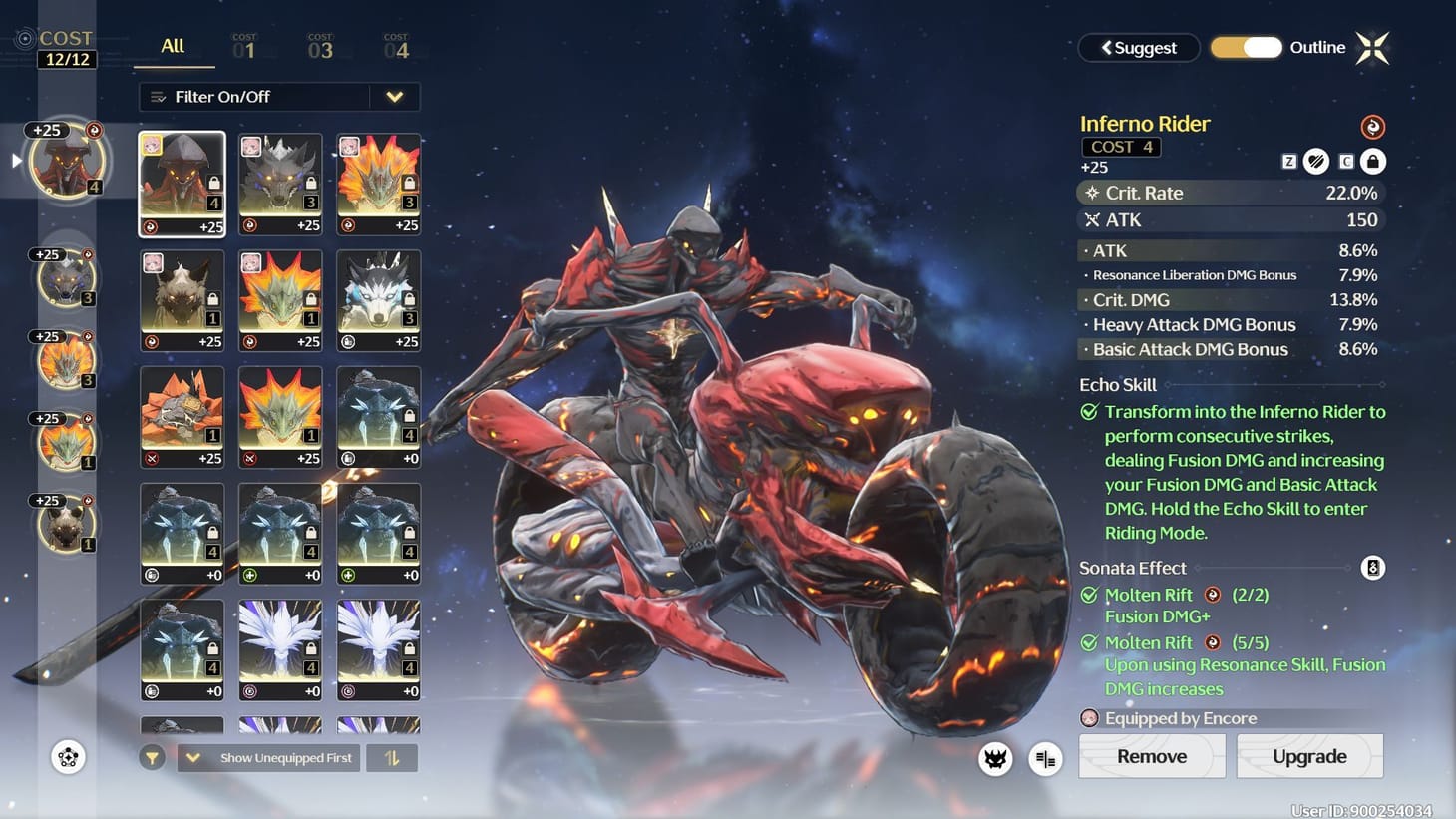Click the filter funnel icon near Show Unequipped First
This screenshot has width=1456, height=819.
[152, 758]
